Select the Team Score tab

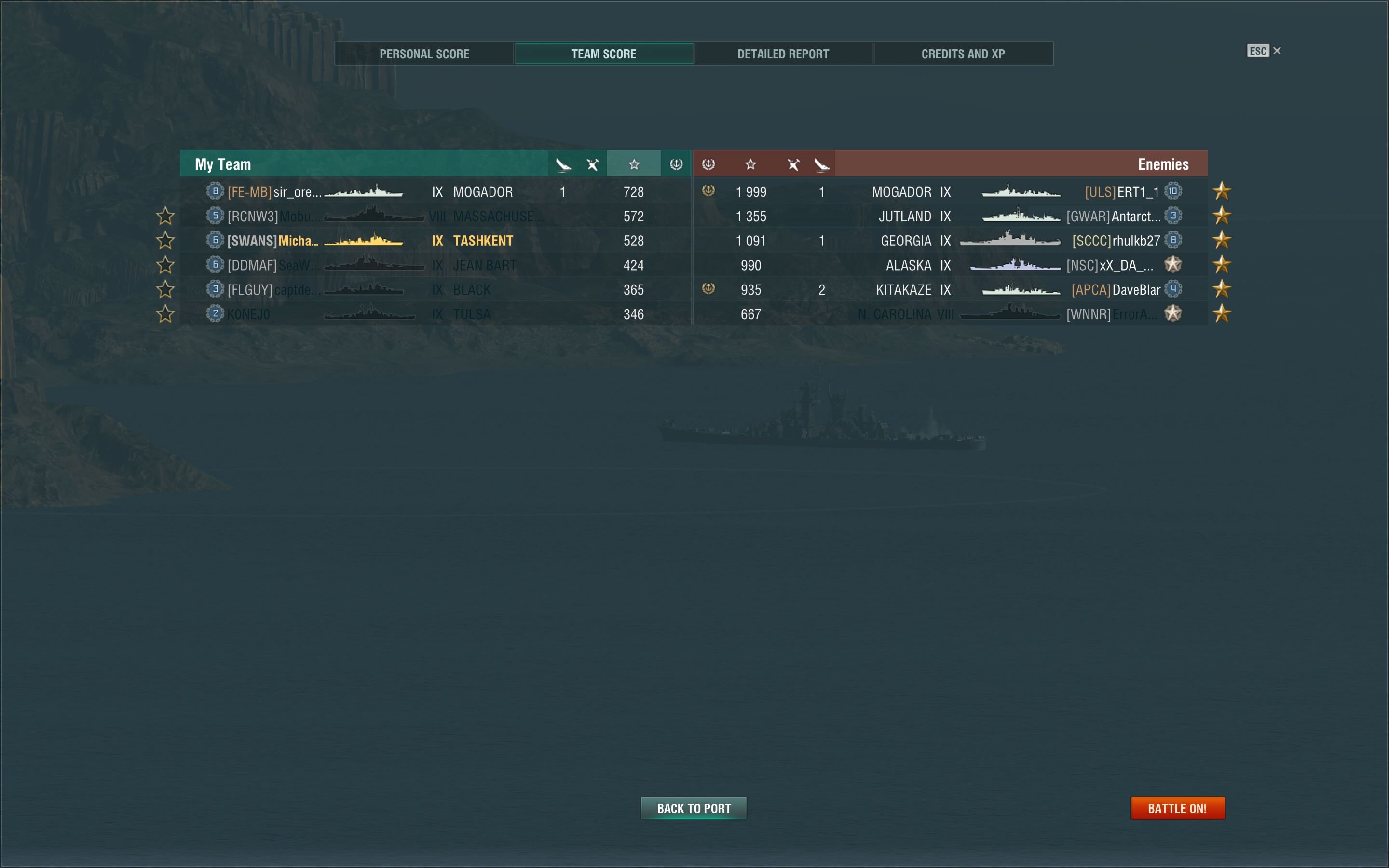pyautogui.click(x=603, y=54)
